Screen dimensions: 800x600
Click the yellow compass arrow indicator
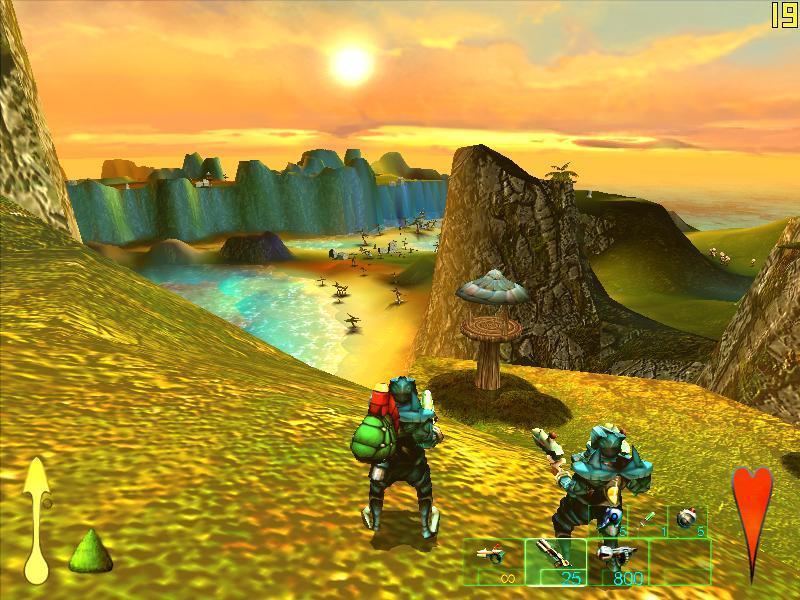[x=37, y=520]
